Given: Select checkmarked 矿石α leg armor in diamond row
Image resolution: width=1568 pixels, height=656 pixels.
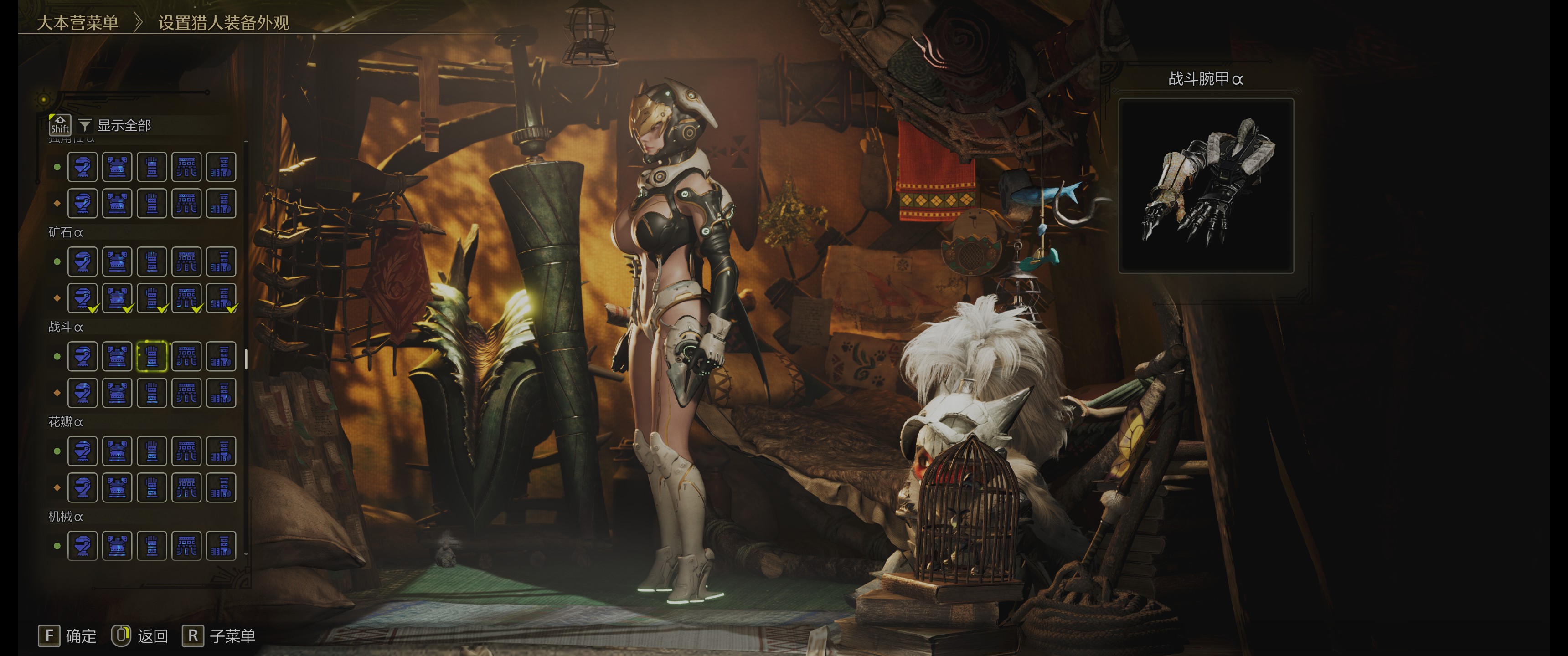Looking at the screenshot, I should point(221,298).
